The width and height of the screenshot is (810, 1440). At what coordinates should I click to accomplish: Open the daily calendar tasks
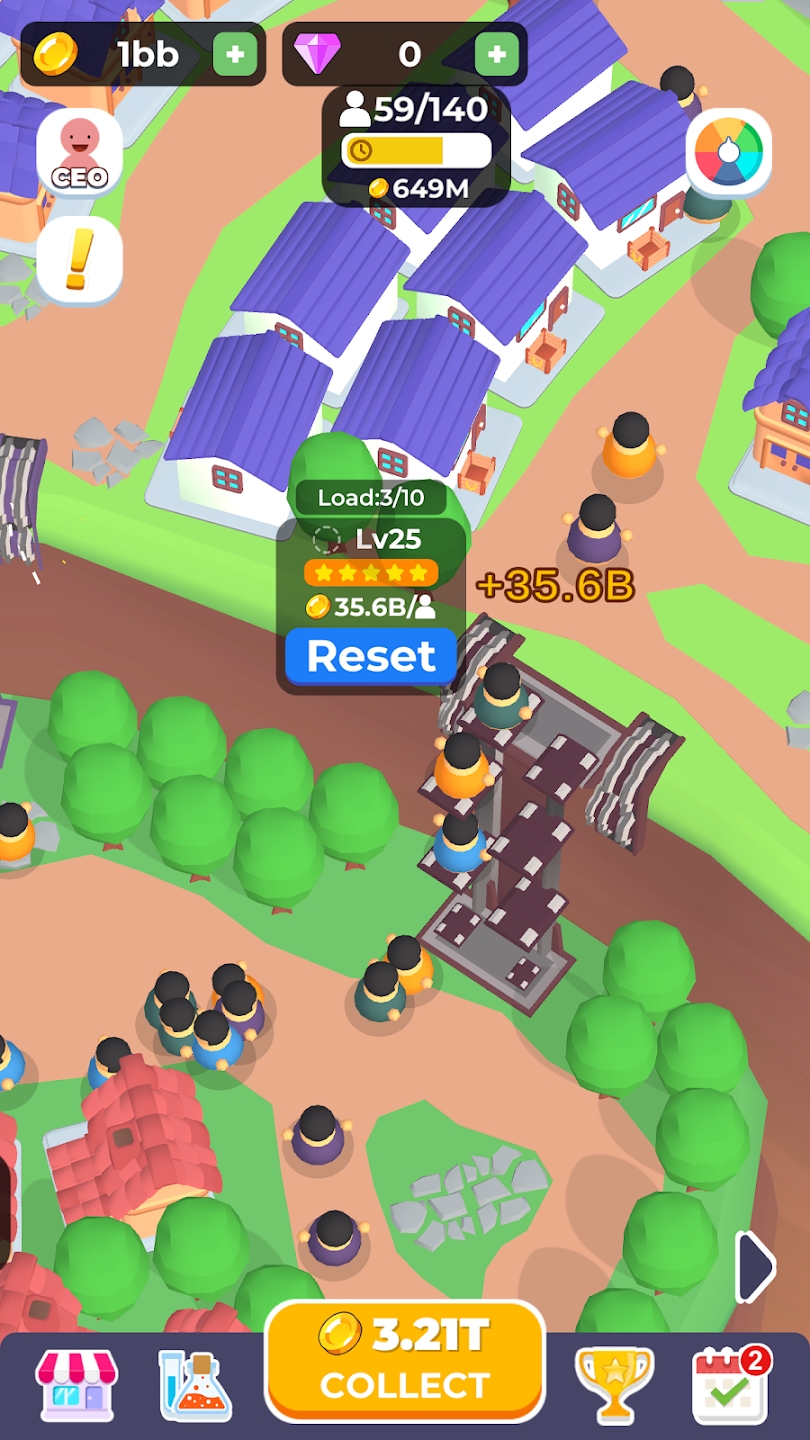pos(731,1385)
